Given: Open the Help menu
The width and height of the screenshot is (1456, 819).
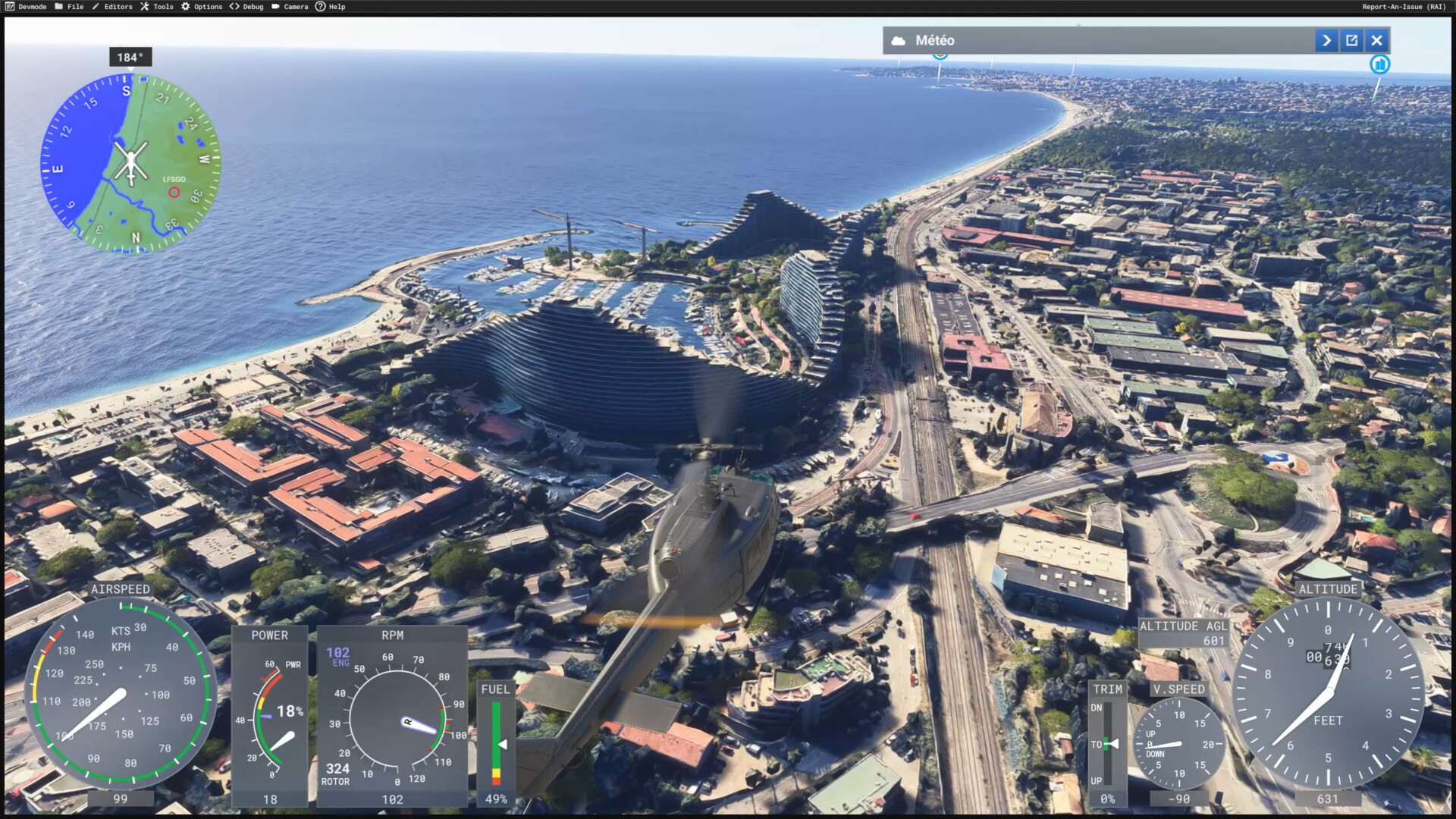Looking at the screenshot, I should (x=331, y=7).
